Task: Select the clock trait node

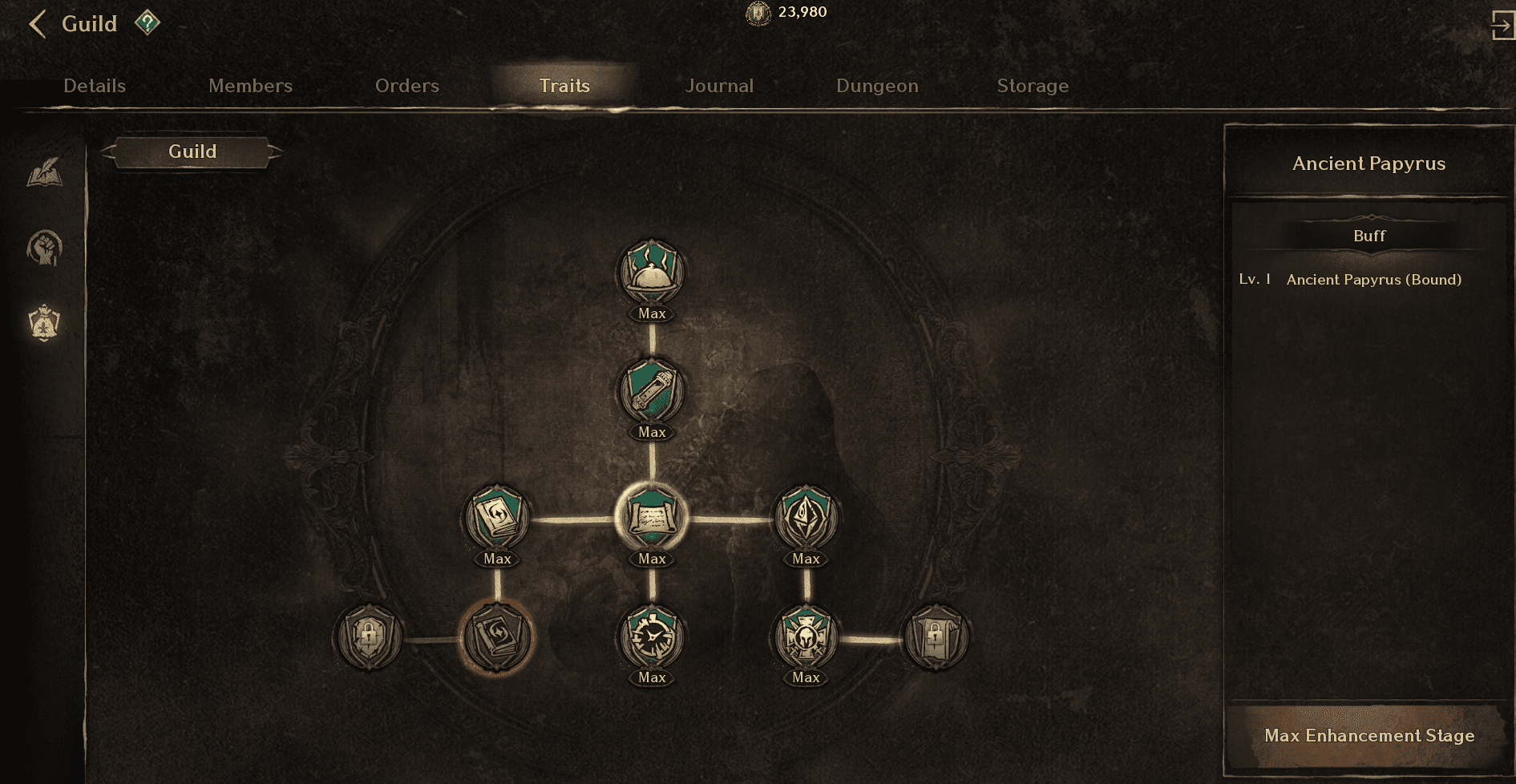Action: [x=652, y=637]
